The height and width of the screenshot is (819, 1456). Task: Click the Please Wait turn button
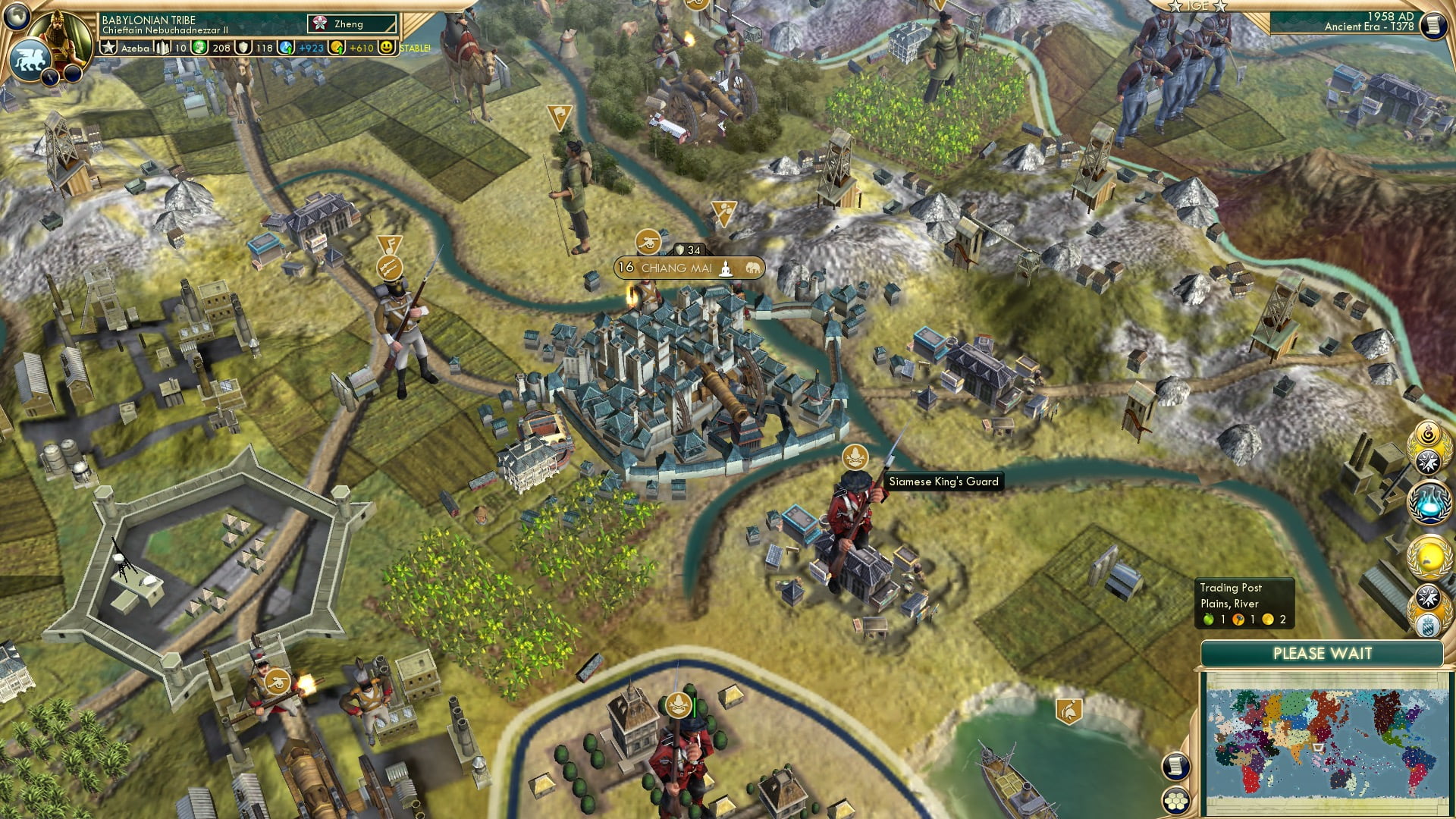[x=1322, y=654]
